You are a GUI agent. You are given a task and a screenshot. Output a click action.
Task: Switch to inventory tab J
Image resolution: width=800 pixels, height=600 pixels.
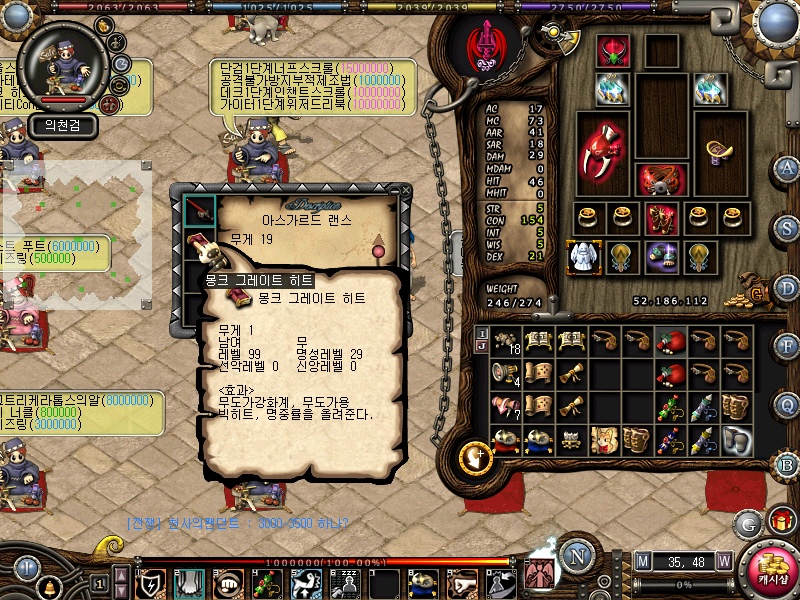coord(482,346)
